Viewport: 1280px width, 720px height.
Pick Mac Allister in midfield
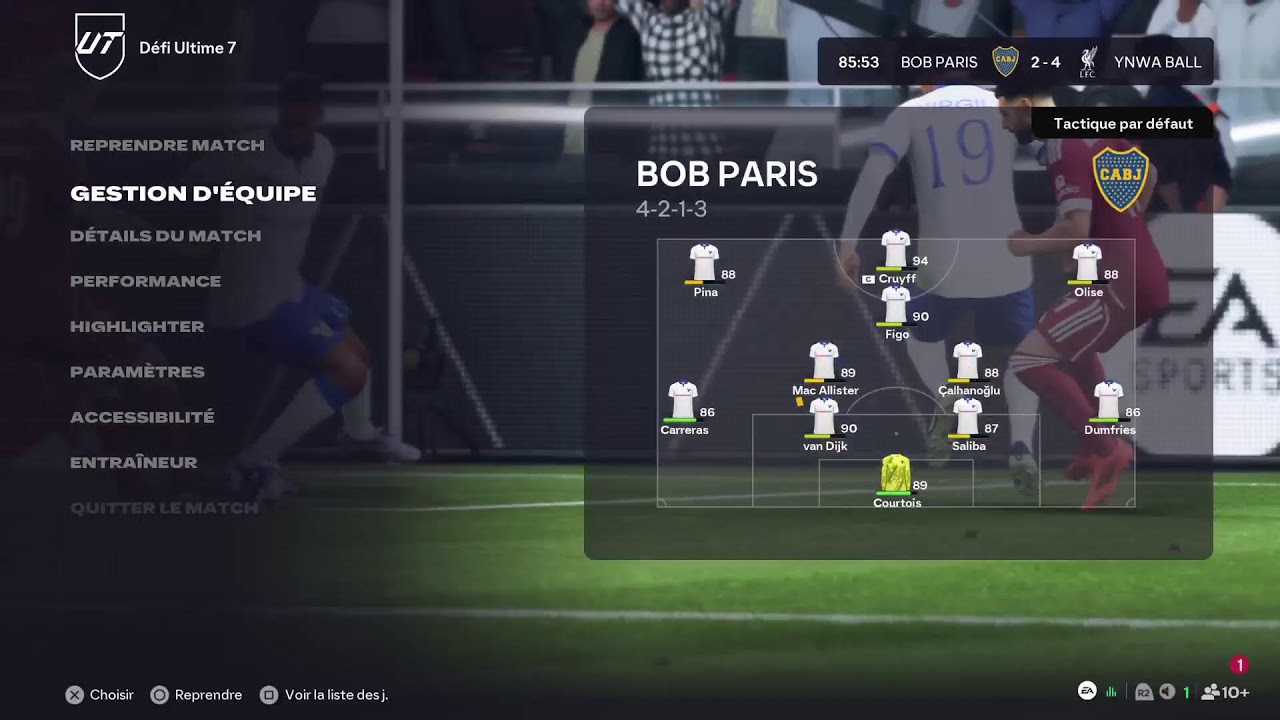(824, 361)
